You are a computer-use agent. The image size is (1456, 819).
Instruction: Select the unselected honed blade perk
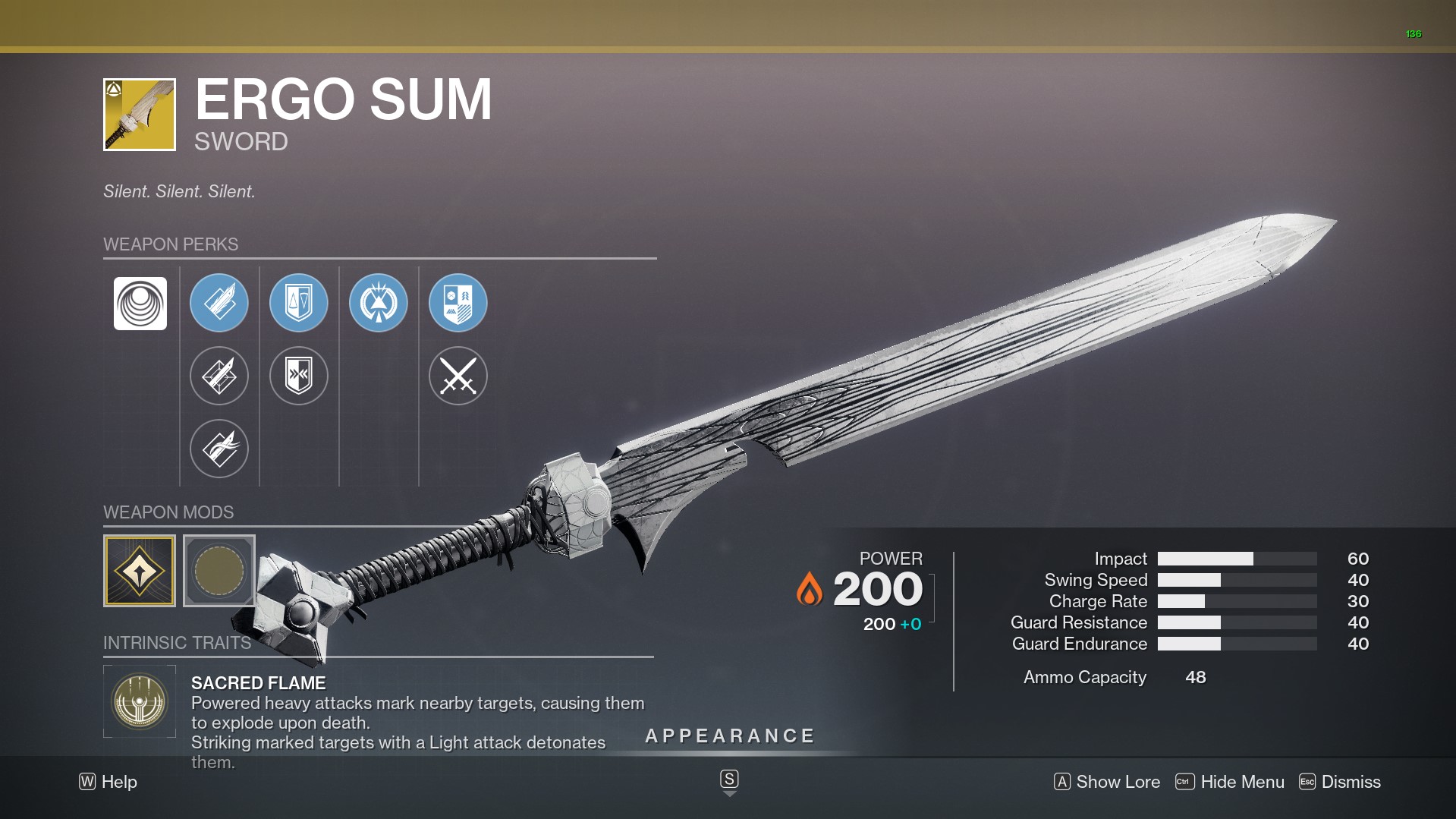pyautogui.click(x=219, y=376)
